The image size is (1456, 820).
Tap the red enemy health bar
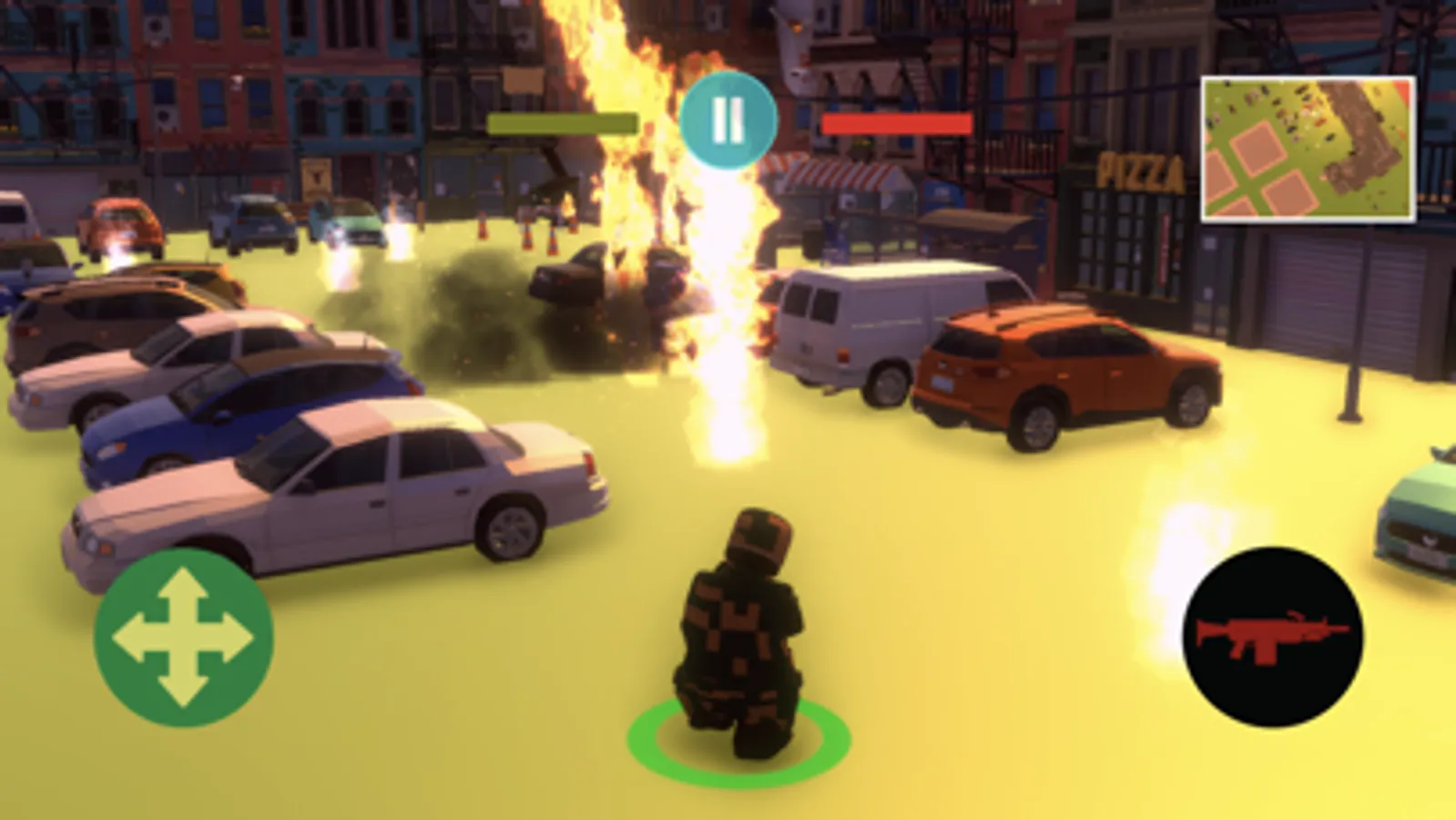[895, 125]
